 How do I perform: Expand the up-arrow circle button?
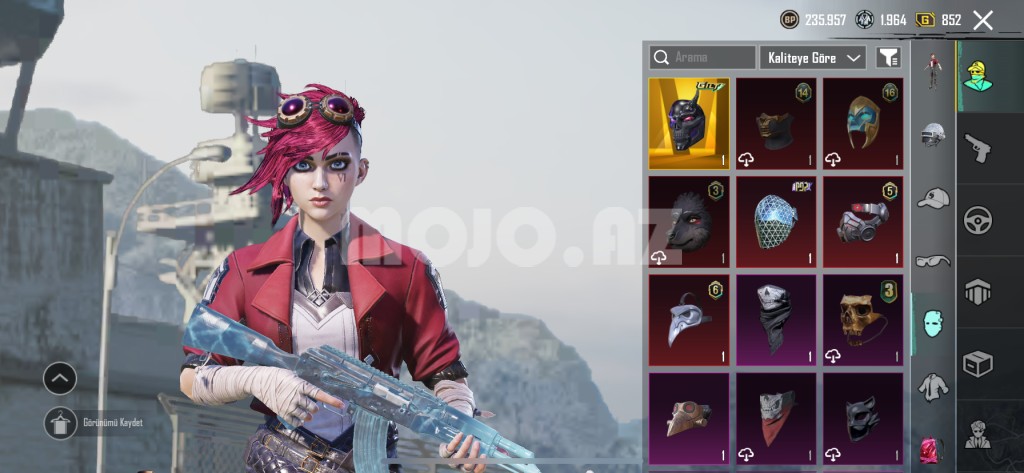[x=60, y=378]
